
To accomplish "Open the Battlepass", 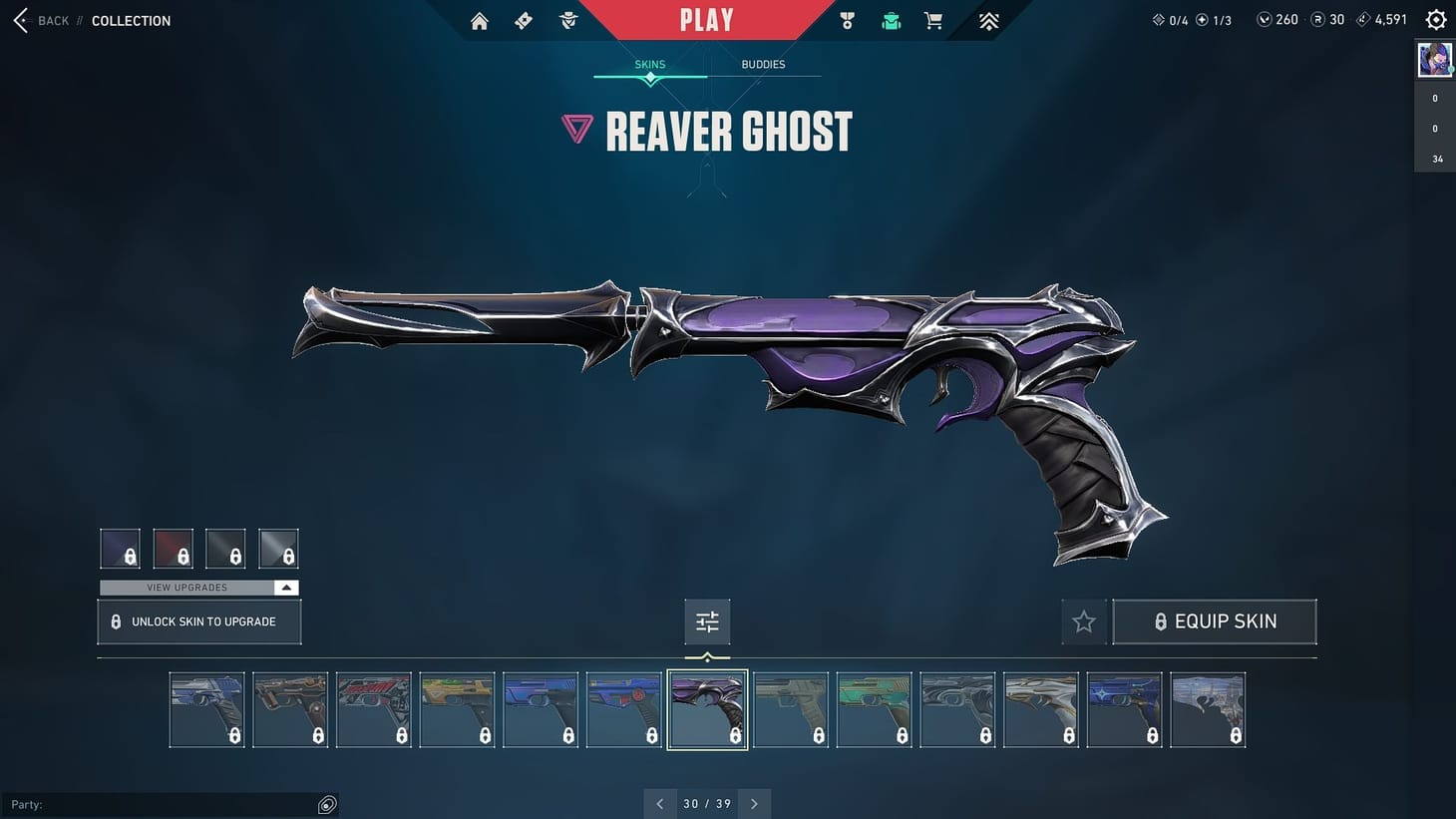I will 524,20.
